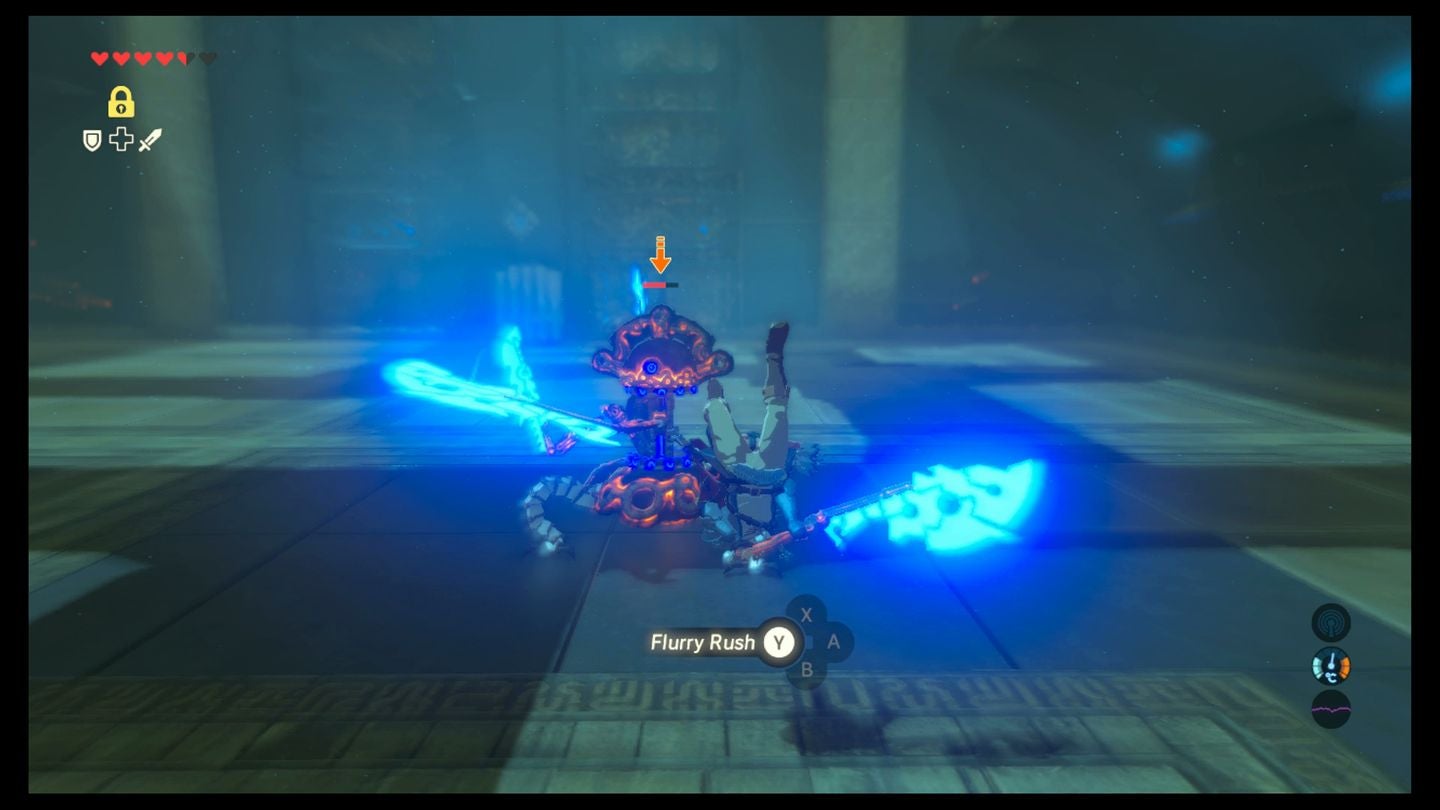Select the Flurry Rush label
Viewport: 1440px width, 810px height.
pyautogui.click(x=706, y=643)
